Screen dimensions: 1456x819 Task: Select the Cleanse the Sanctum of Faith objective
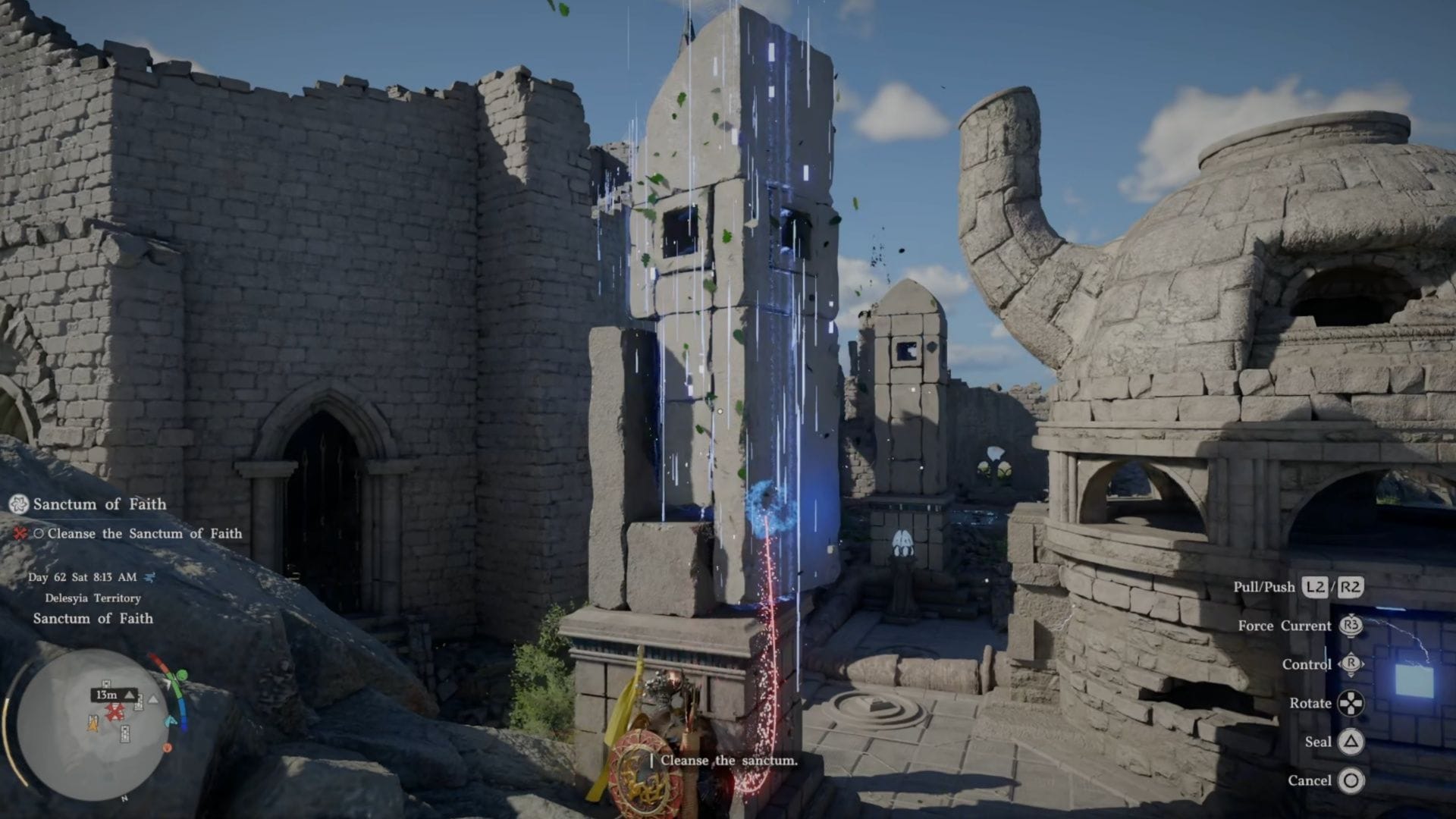[144, 534]
